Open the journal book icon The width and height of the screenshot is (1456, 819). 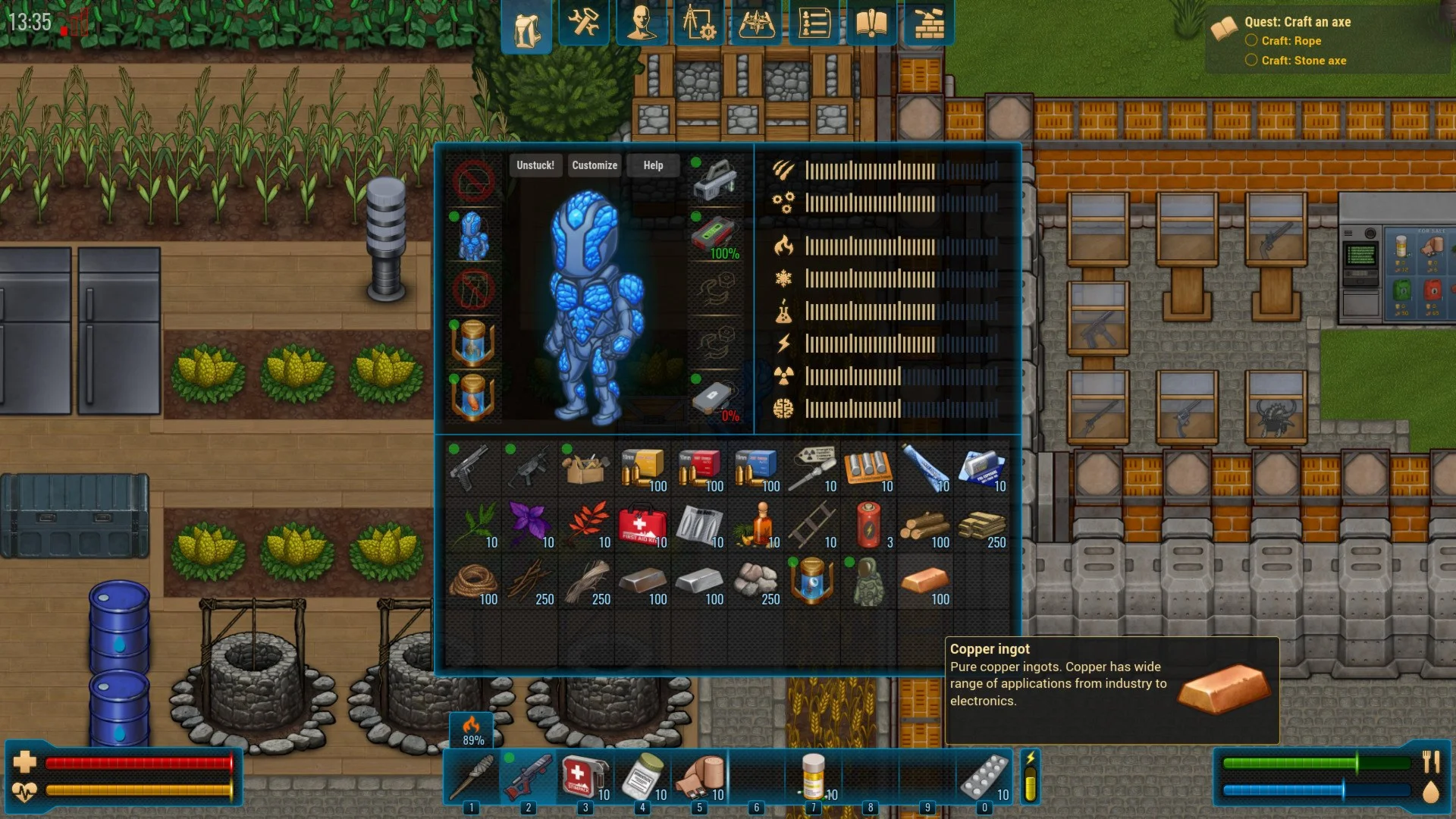pos(872,24)
